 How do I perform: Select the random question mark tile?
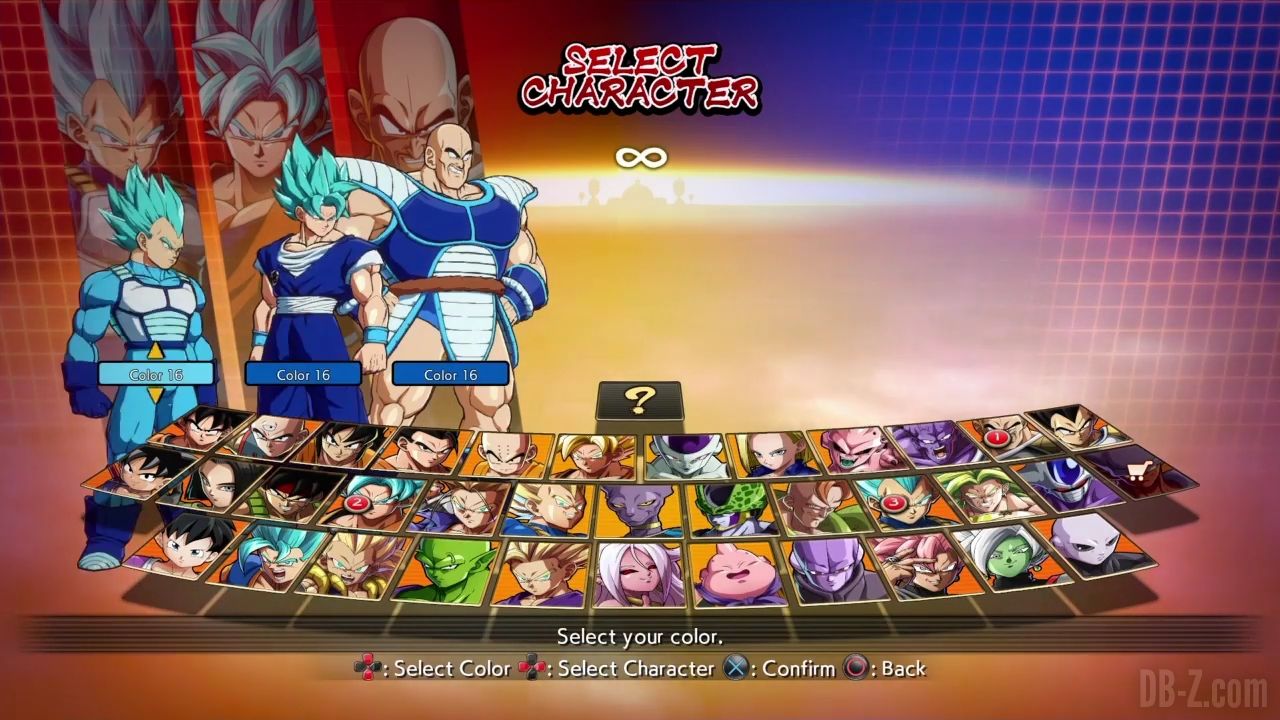[x=639, y=401]
